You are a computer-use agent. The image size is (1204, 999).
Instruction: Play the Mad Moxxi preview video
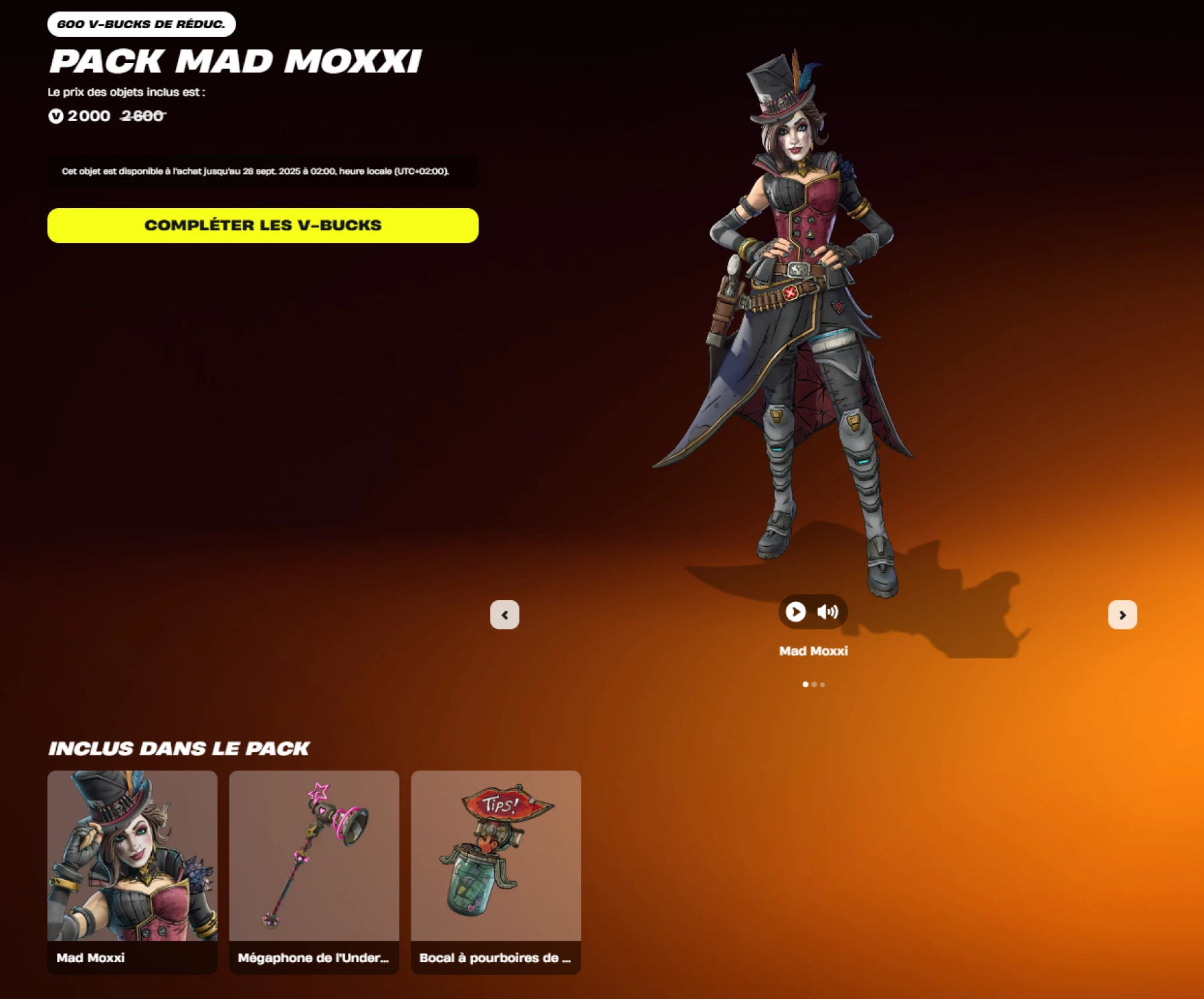coord(795,611)
